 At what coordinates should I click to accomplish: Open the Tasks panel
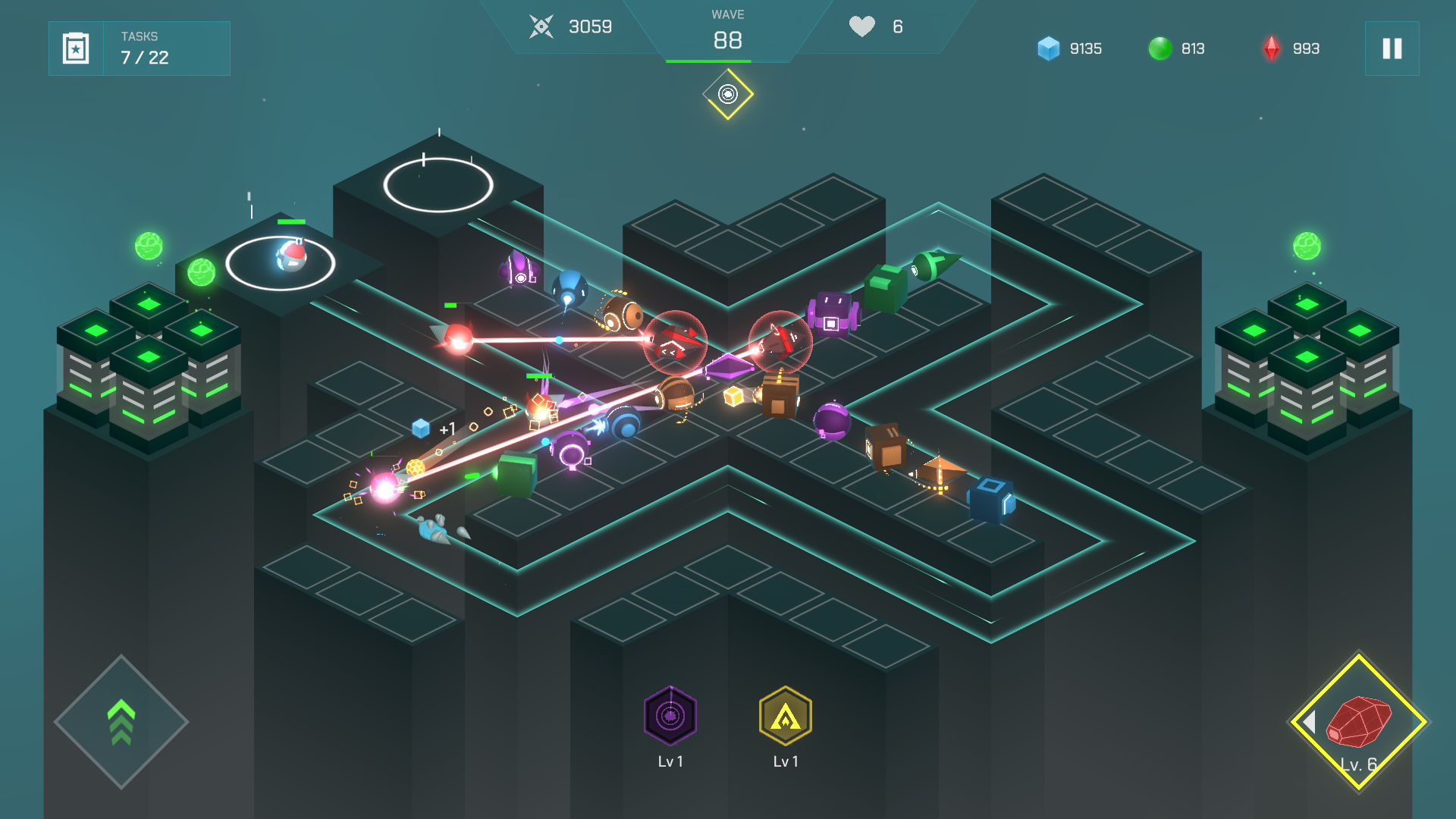[140, 49]
